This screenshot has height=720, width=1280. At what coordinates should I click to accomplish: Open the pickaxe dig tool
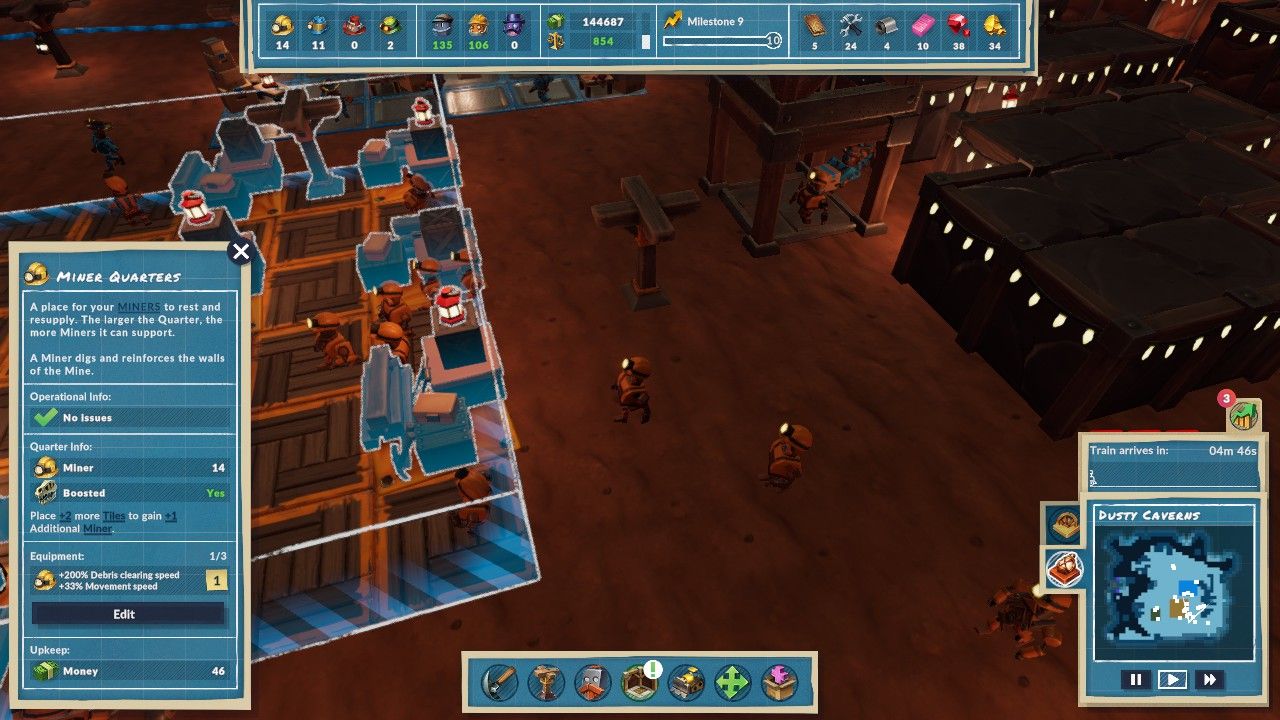pos(500,684)
